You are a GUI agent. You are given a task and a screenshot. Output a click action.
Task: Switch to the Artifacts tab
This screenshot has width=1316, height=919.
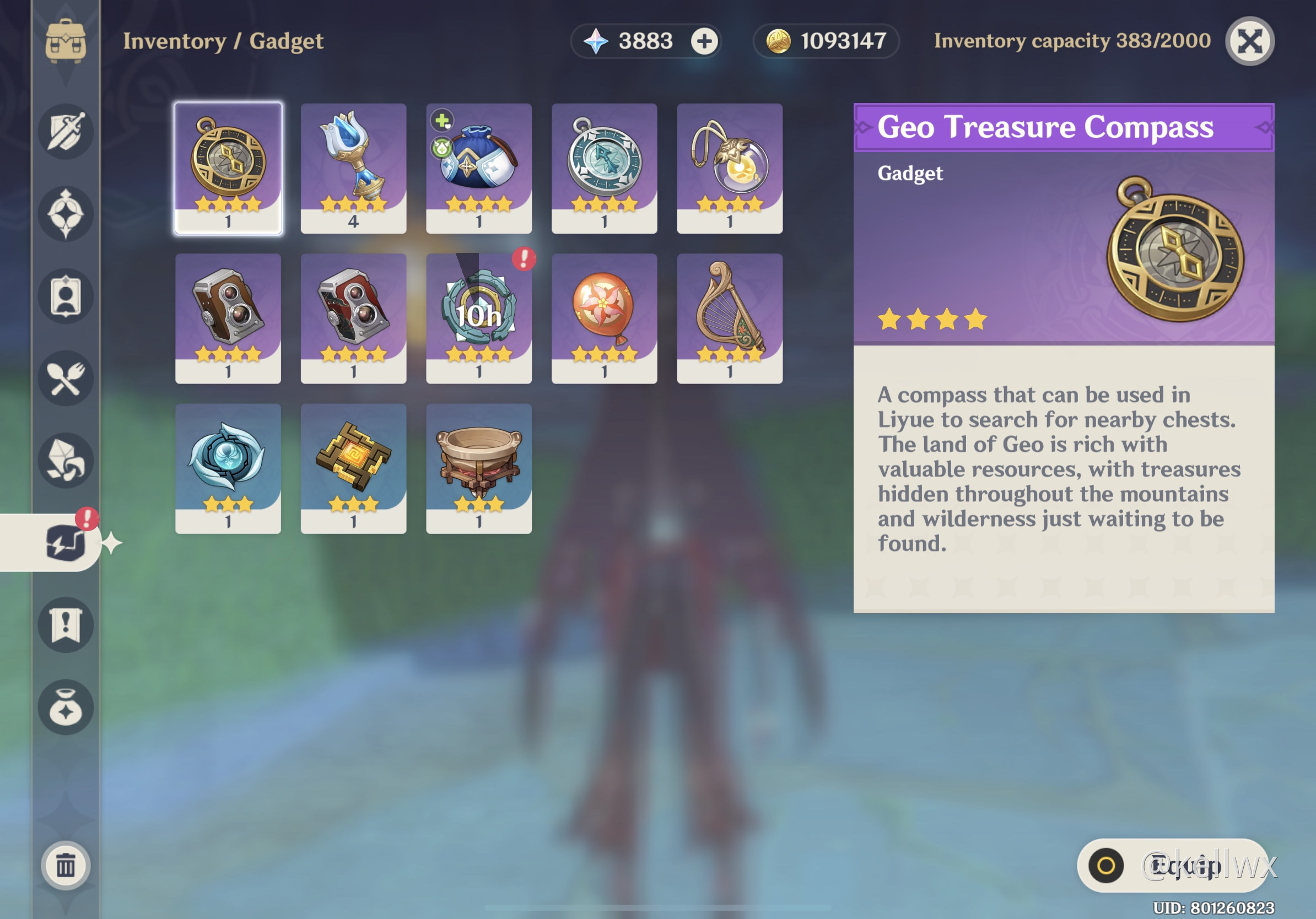click(x=66, y=214)
